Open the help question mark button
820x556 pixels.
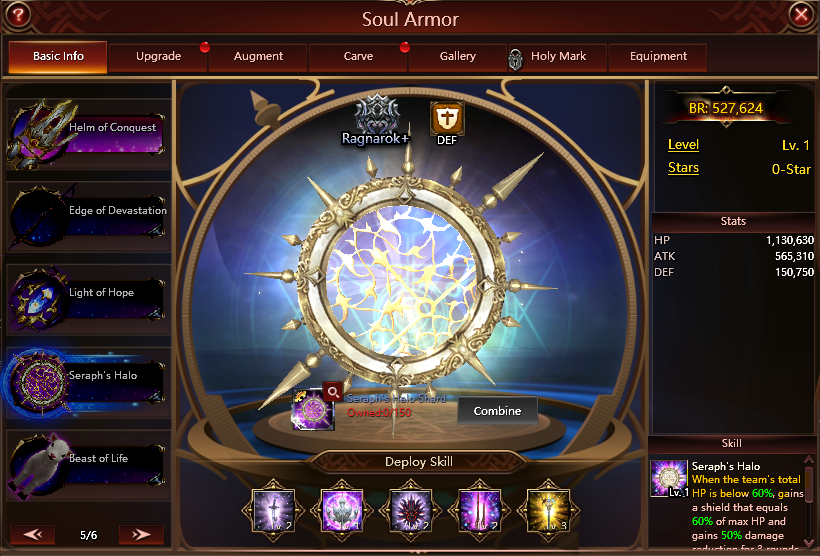coord(19,14)
